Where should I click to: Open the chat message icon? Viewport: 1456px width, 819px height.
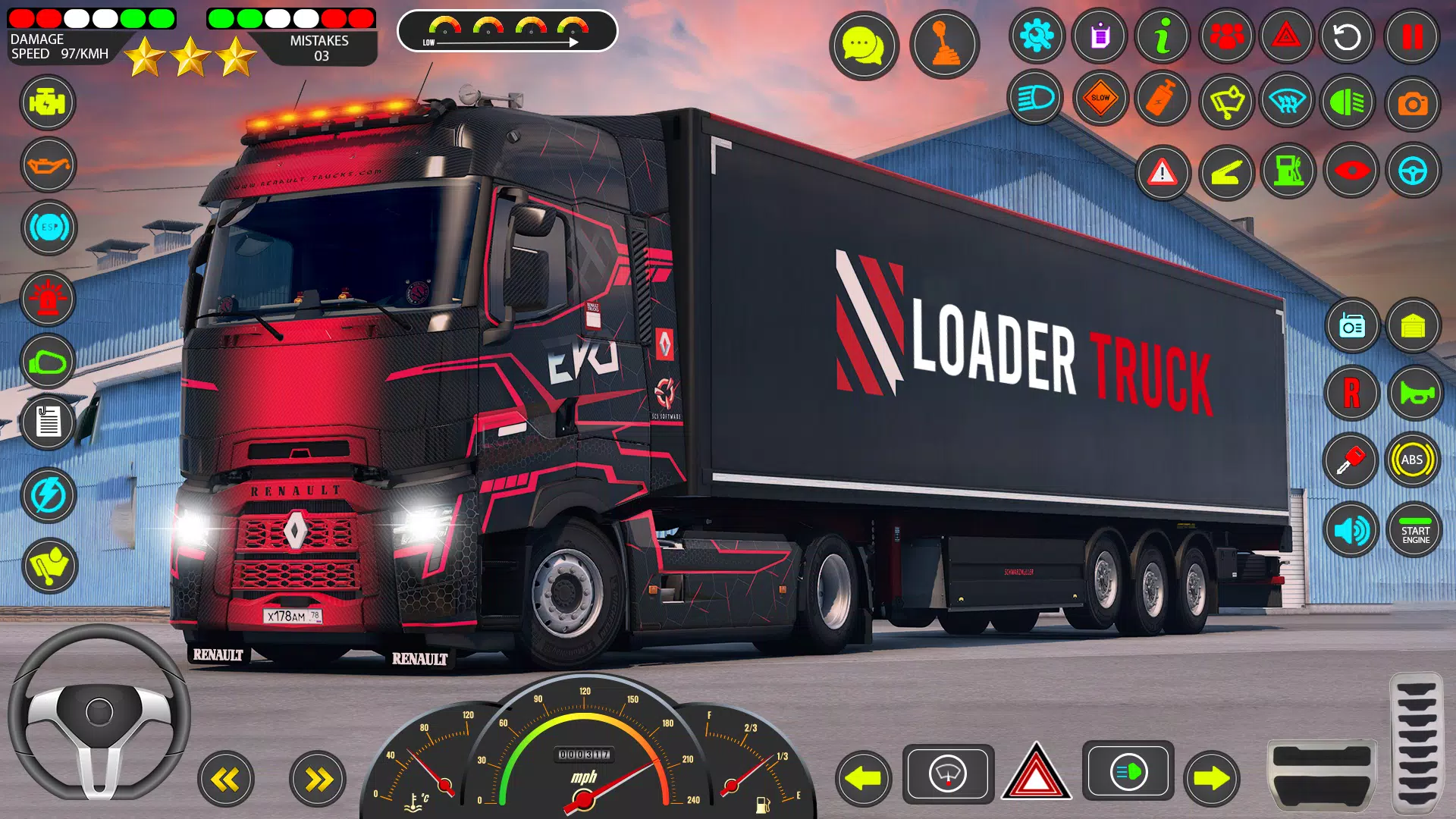click(864, 45)
